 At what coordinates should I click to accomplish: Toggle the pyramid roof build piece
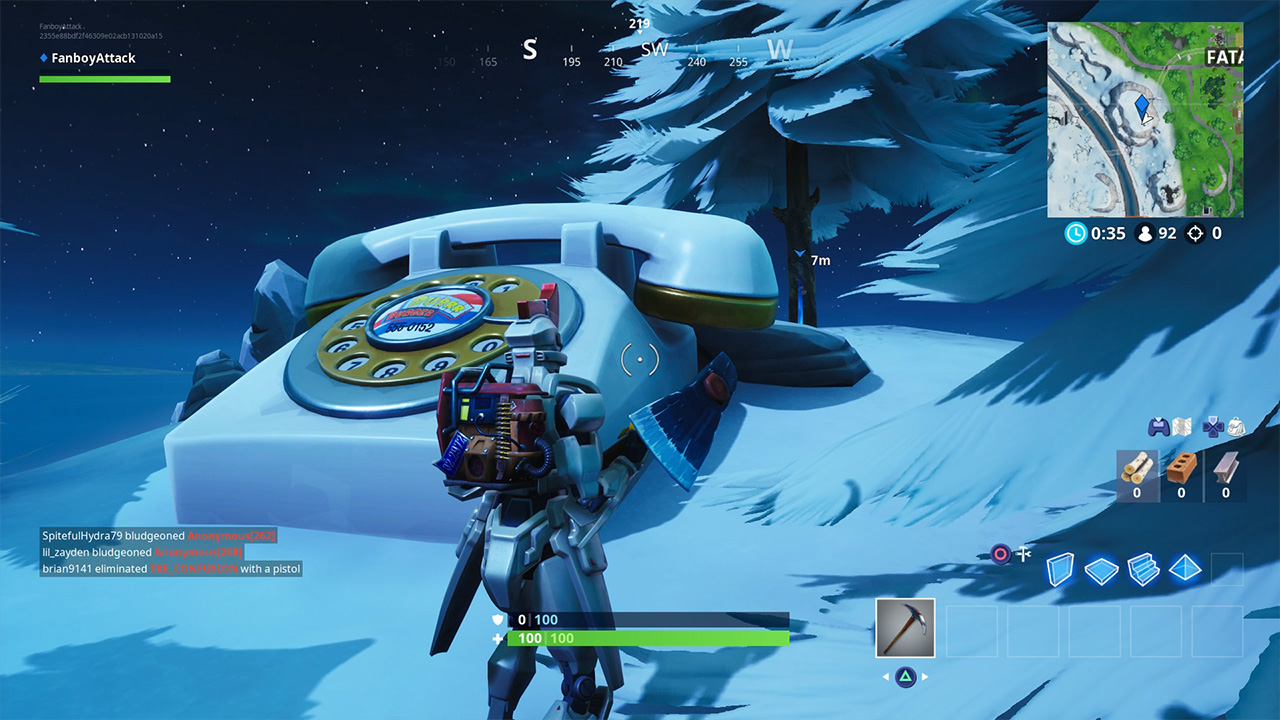pos(1184,569)
